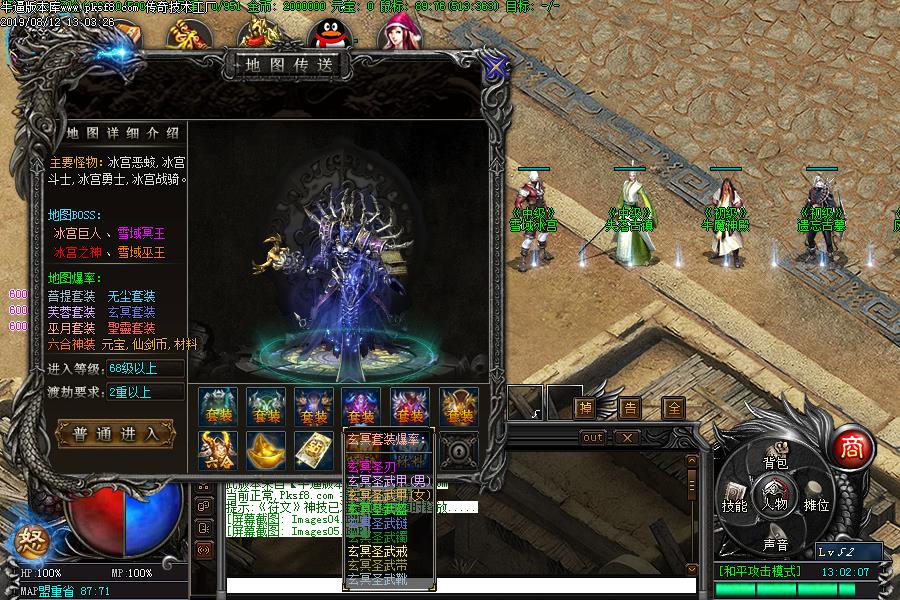The height and width of the screenshot is (600, 900).
Task: Click the out button on the chat bar
Action: 593,437
